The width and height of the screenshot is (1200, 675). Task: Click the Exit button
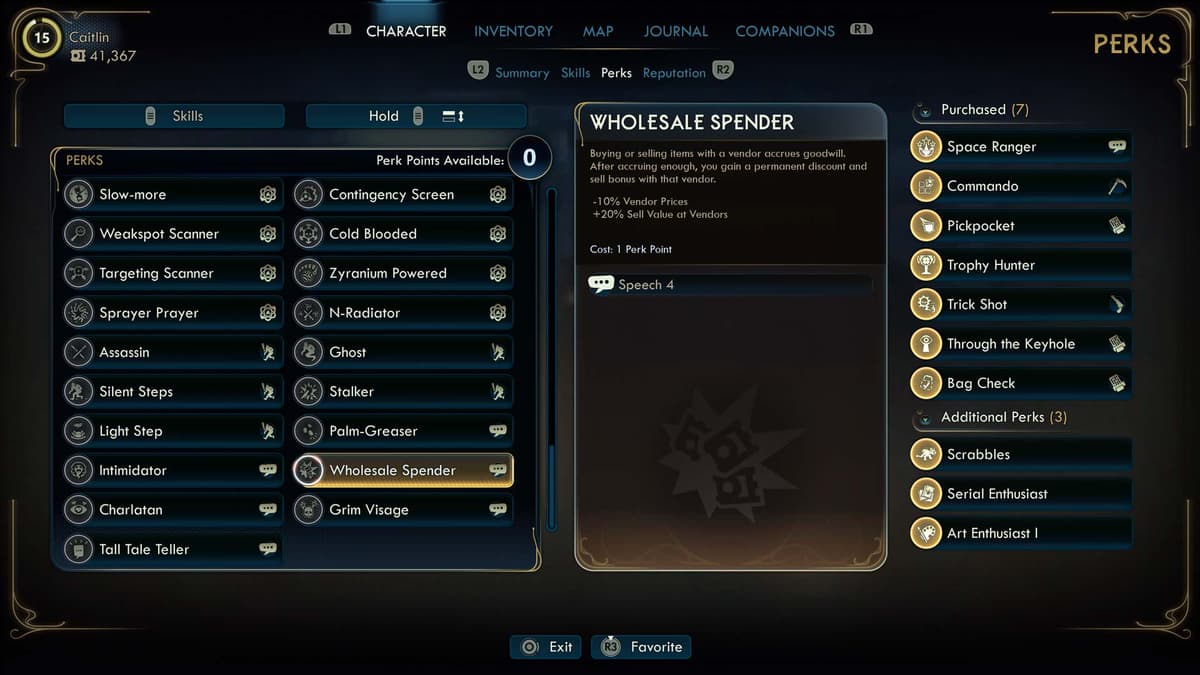pos(546,647)
